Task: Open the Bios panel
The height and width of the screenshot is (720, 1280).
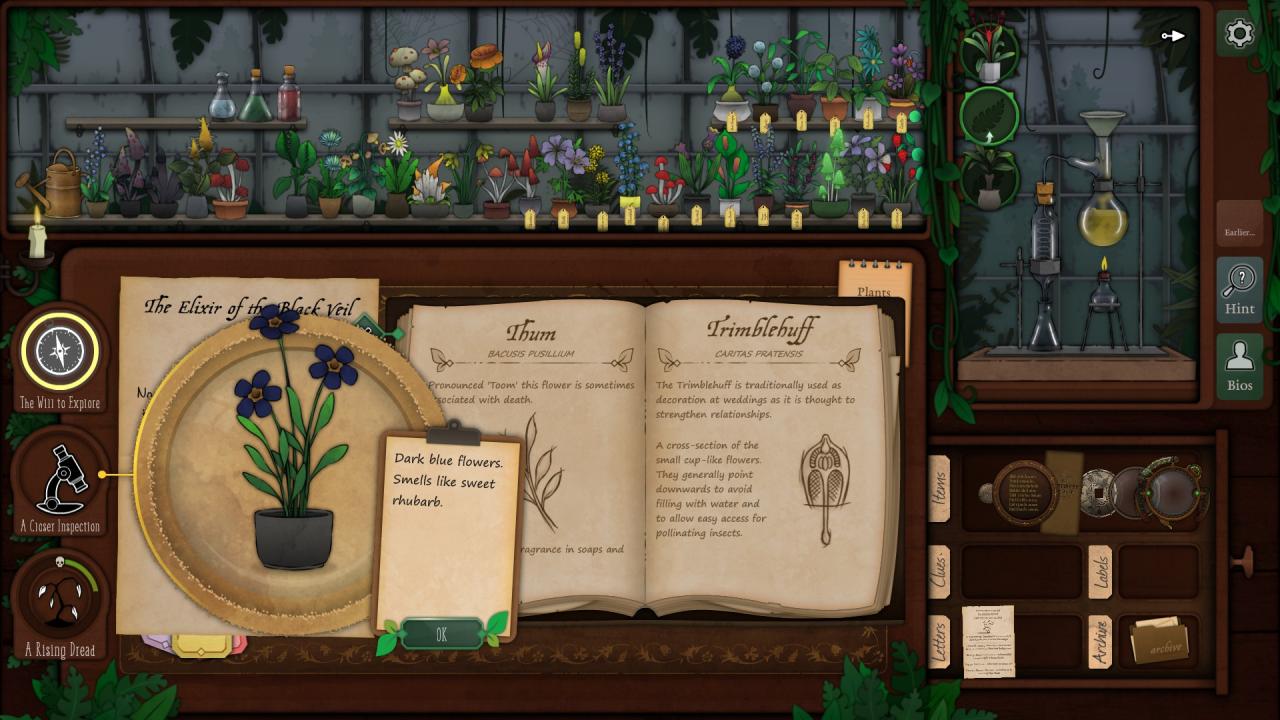Action: (1239, 364)
